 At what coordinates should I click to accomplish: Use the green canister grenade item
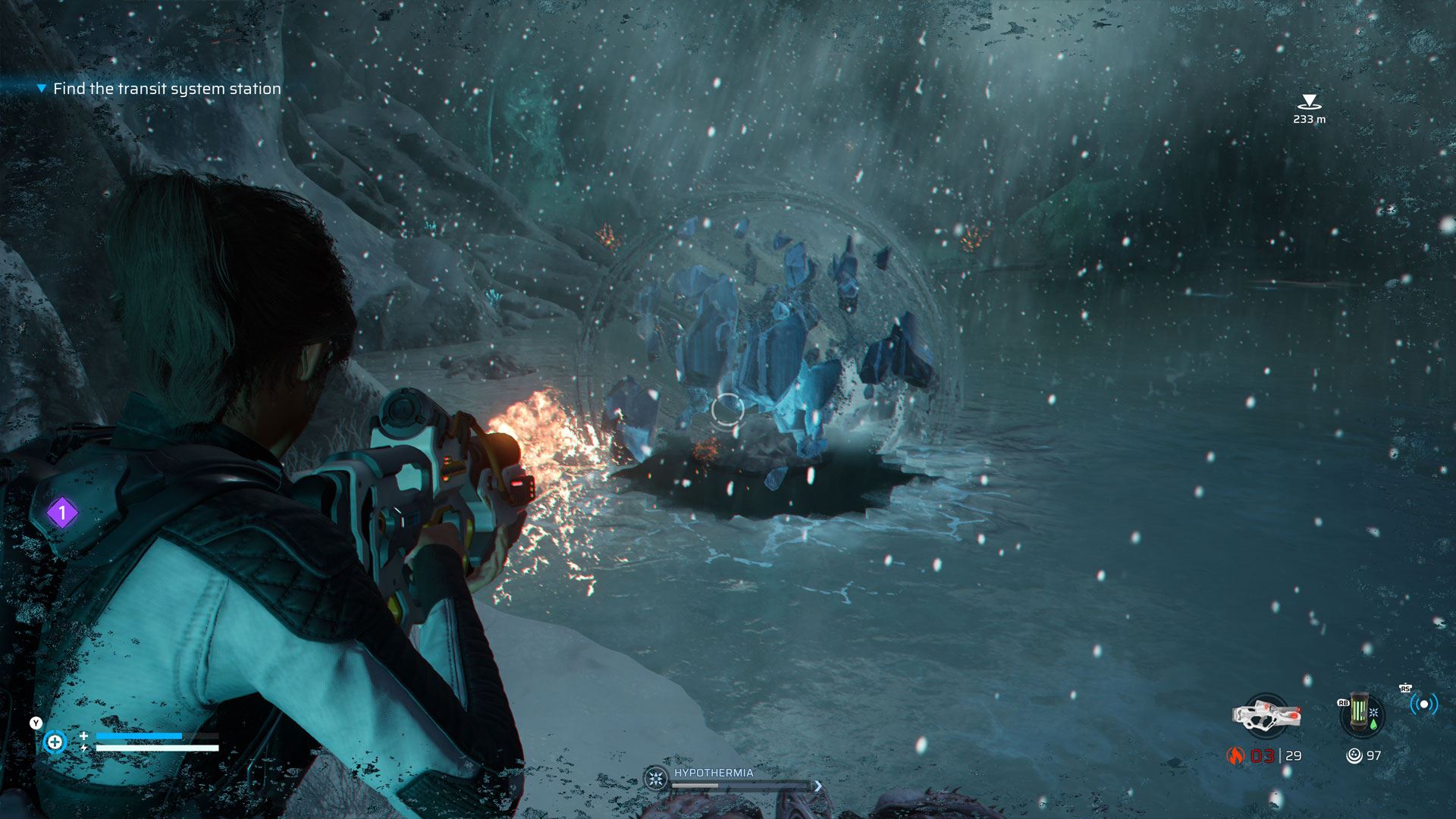click(1361, 715)
